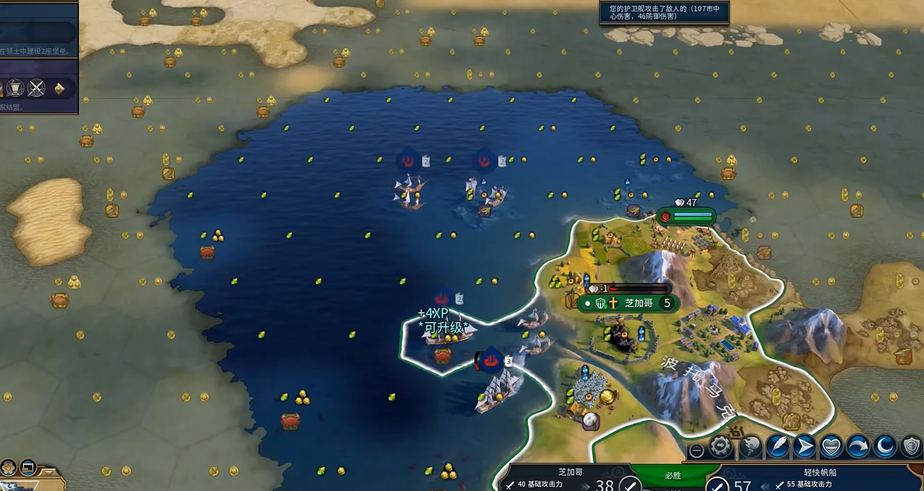Viewport: 924px width, 491px height.
Task: Open the hexagon map options button
Action: pos(8,467)
